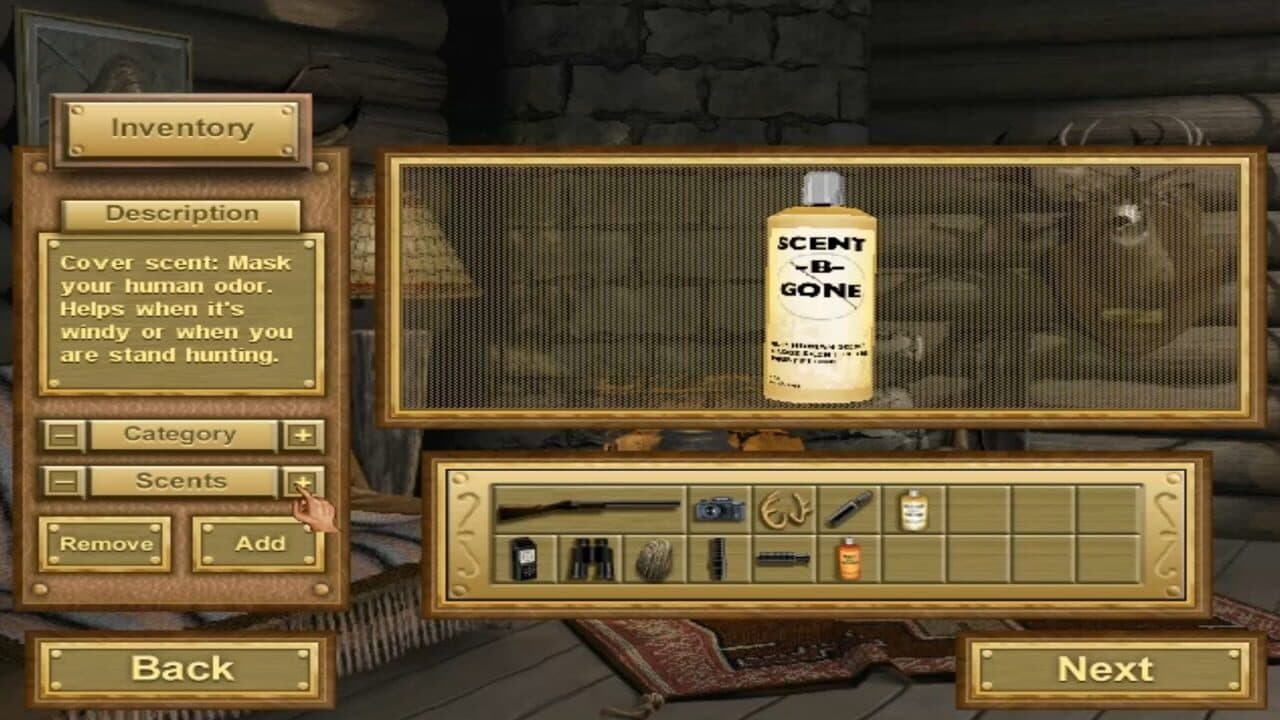Open the Inventory header panel

click(182, 127)
